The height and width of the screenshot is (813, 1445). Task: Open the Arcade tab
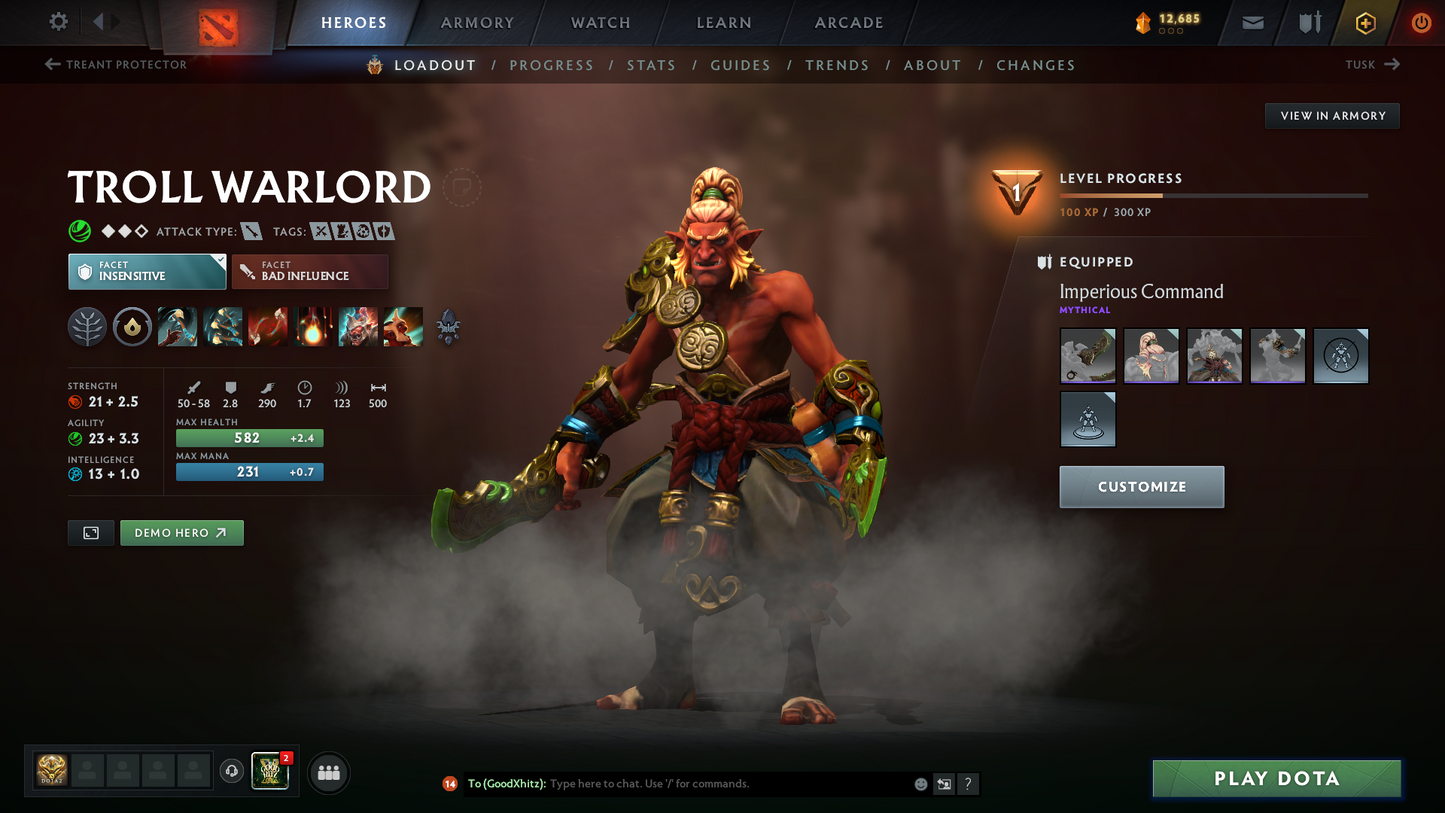tap(849, 23)
